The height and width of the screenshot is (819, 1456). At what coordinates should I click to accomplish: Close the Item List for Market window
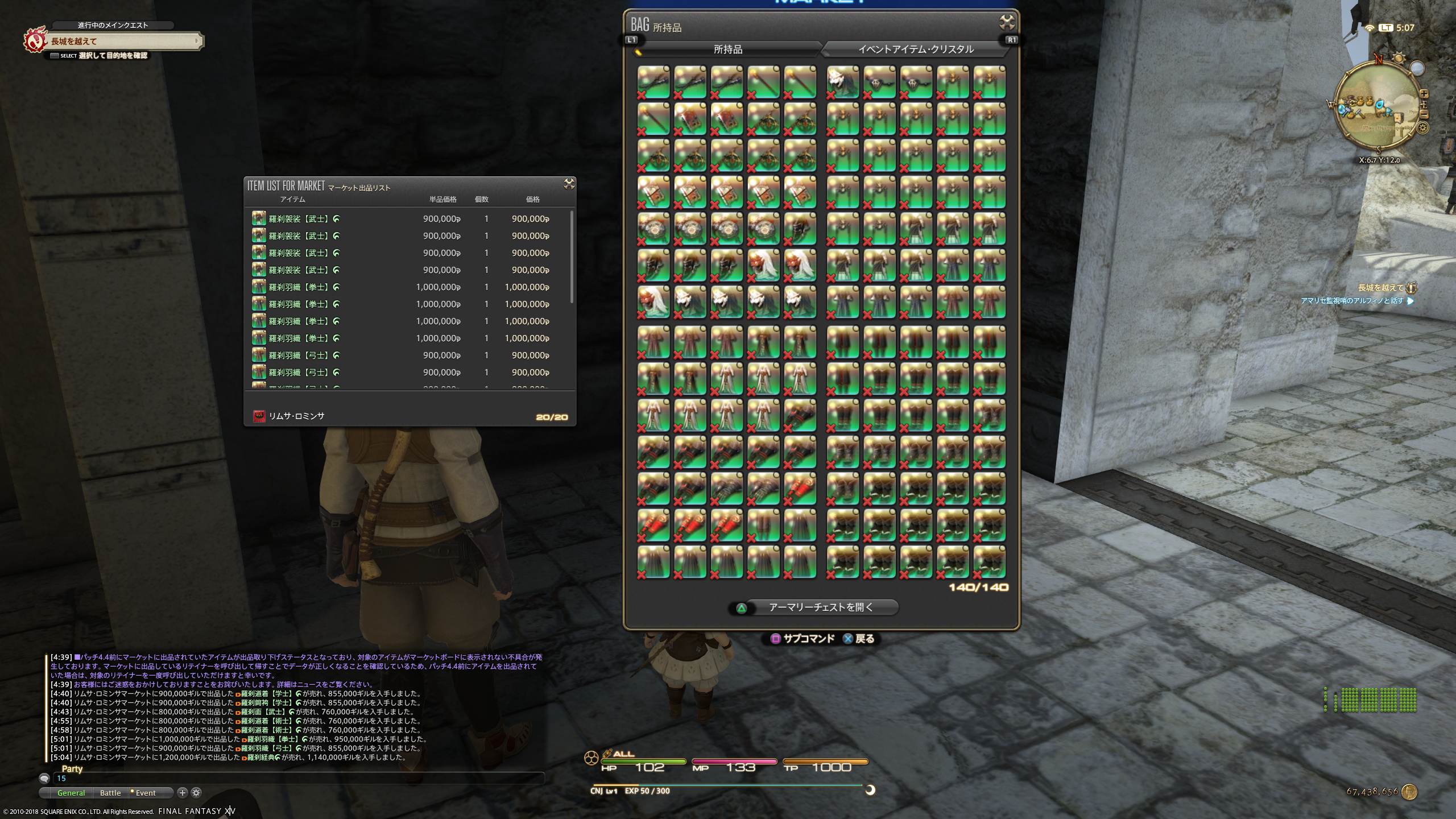(569, 184)
